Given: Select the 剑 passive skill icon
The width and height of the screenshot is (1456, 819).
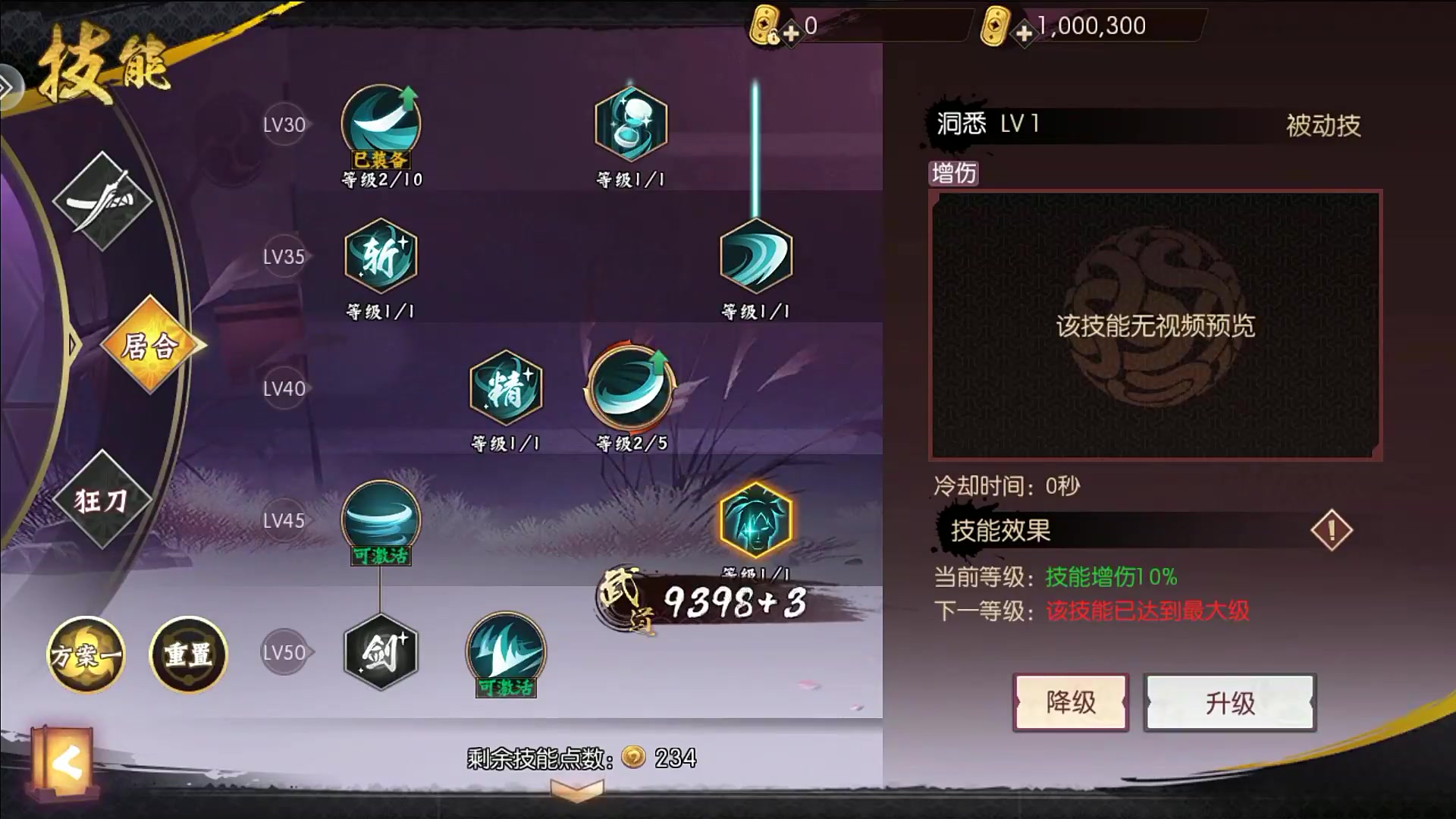Looking at the screenshot, I should click(x=381, y=652).
